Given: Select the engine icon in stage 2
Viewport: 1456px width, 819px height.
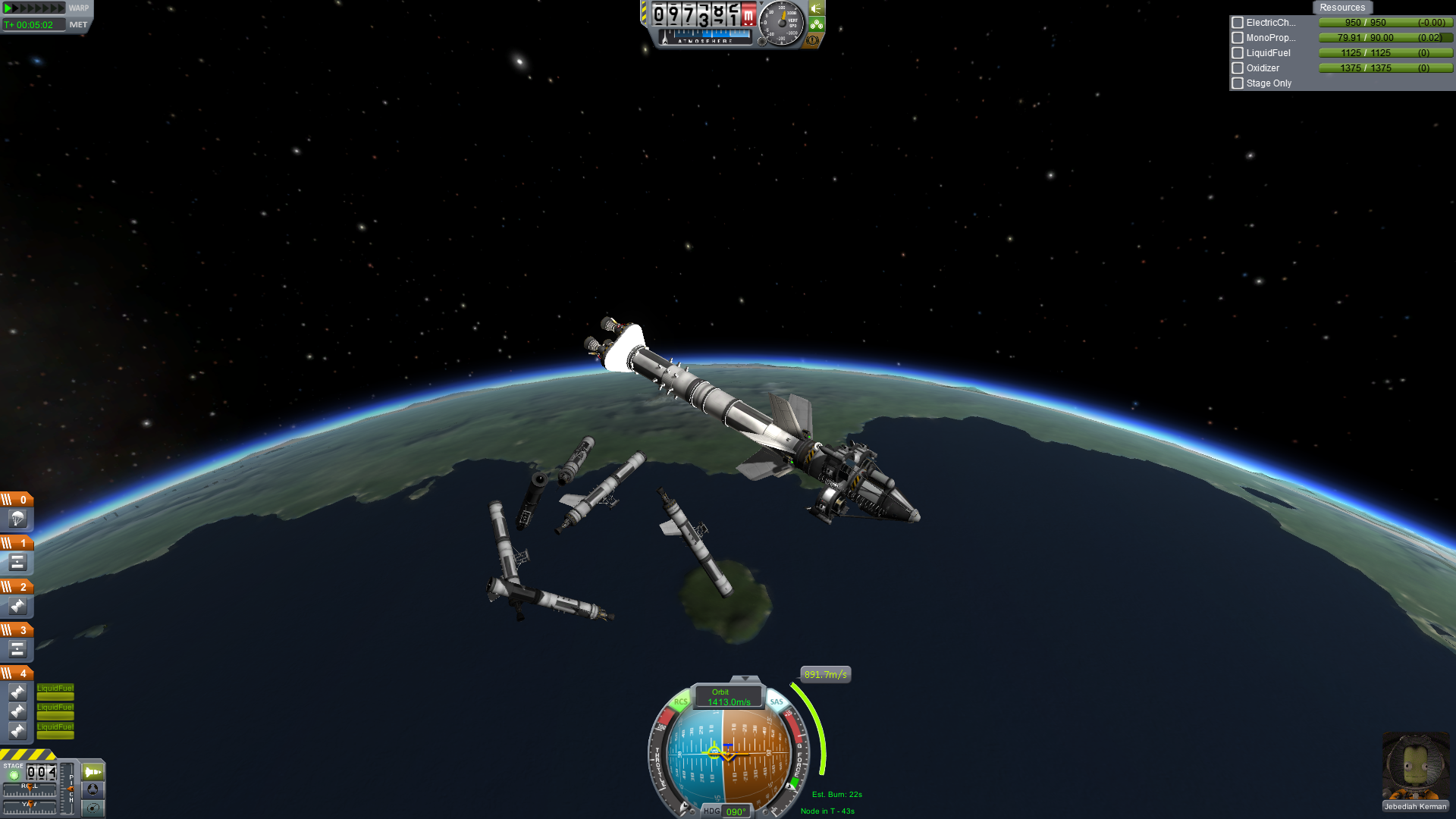Looking at the screenshot, I should [17, 606].
